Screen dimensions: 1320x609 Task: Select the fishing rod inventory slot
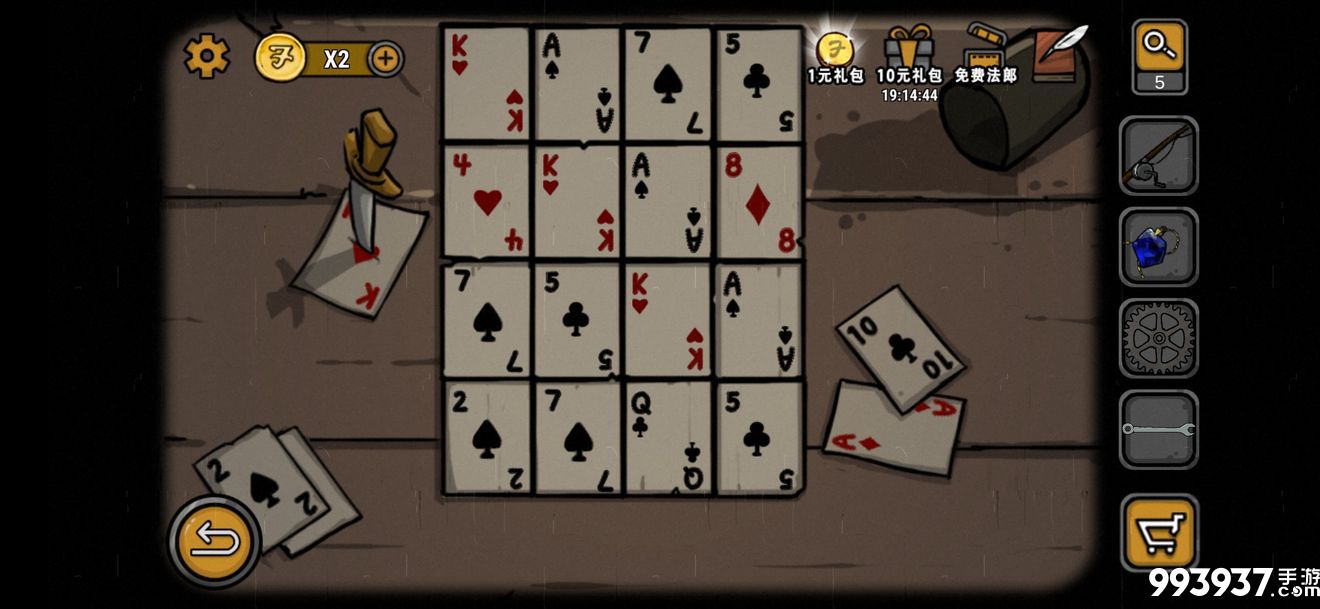[x=1158, y=156]
